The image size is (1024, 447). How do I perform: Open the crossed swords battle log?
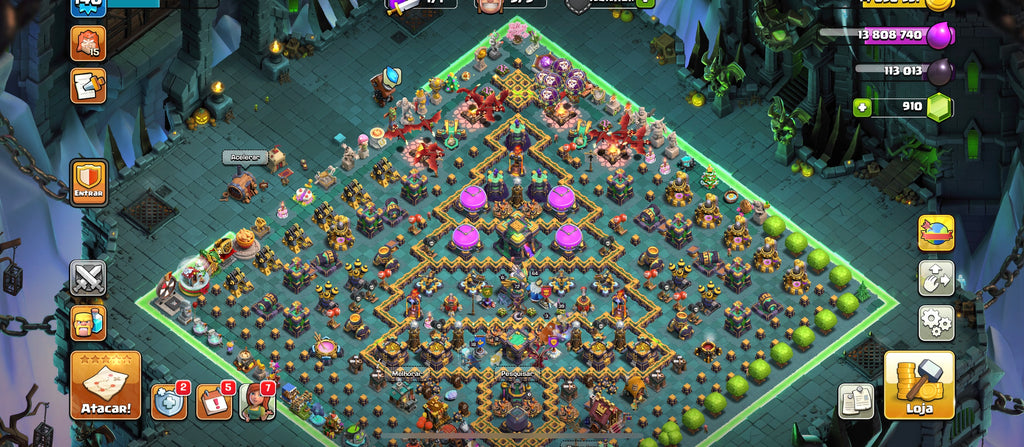coord(88,278)
